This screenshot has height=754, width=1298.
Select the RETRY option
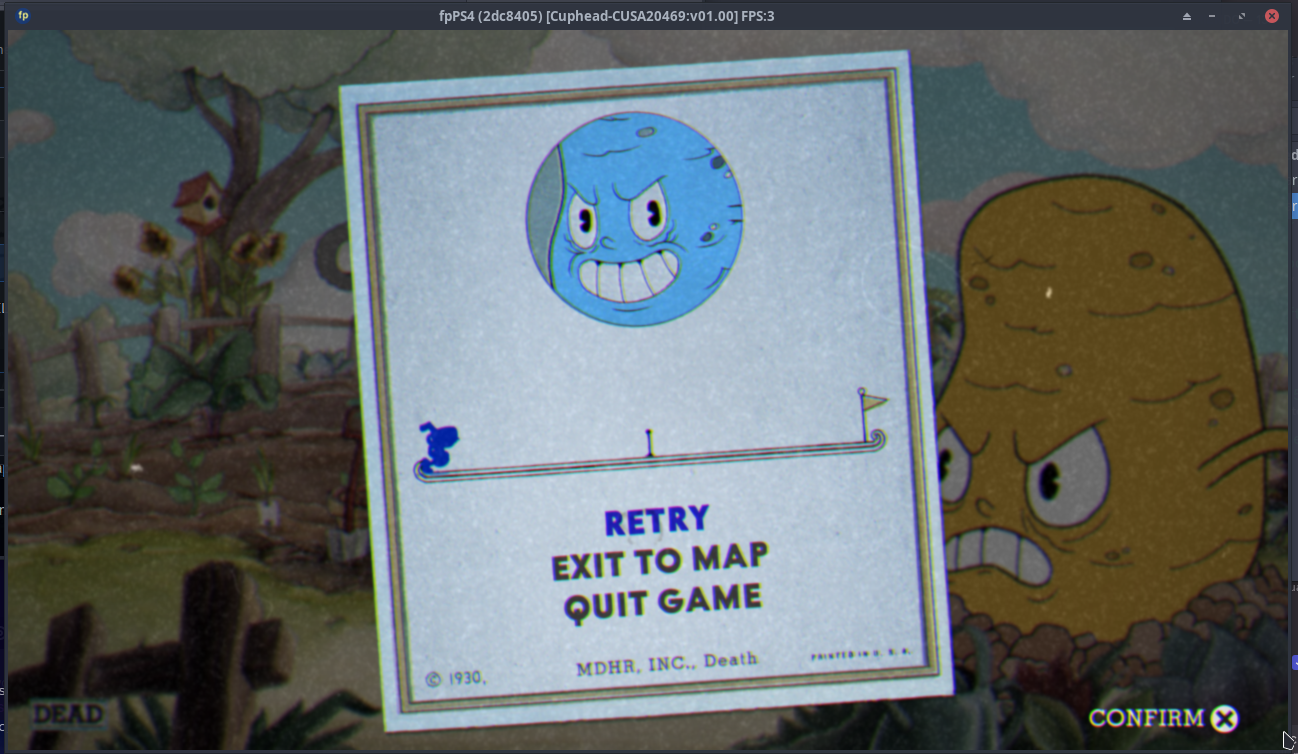(656, 519)
